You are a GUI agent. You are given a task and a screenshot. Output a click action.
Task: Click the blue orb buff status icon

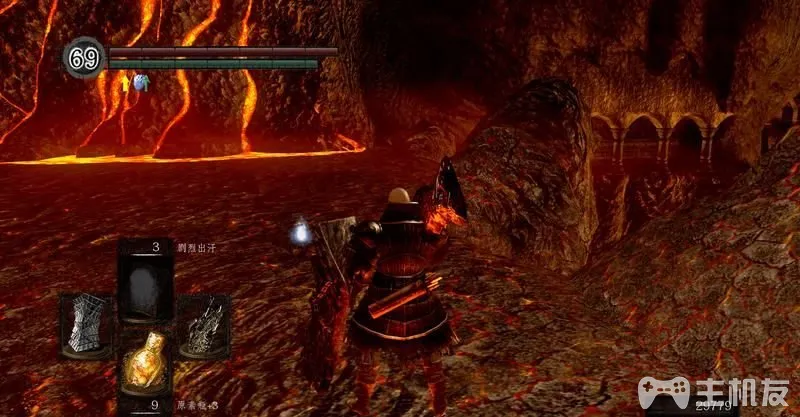point(143,84)
